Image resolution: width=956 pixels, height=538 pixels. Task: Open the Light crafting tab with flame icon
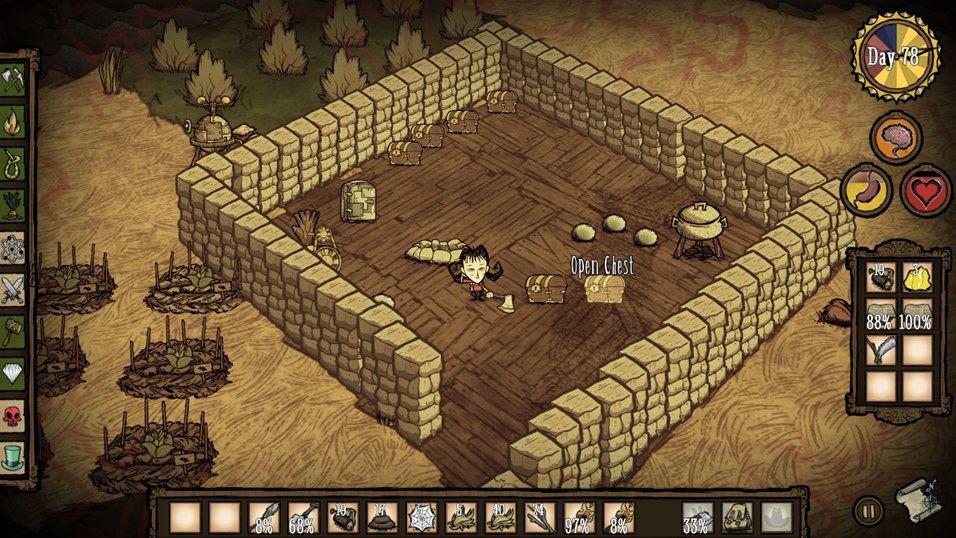pyautogui.click(x=14, y=123)
